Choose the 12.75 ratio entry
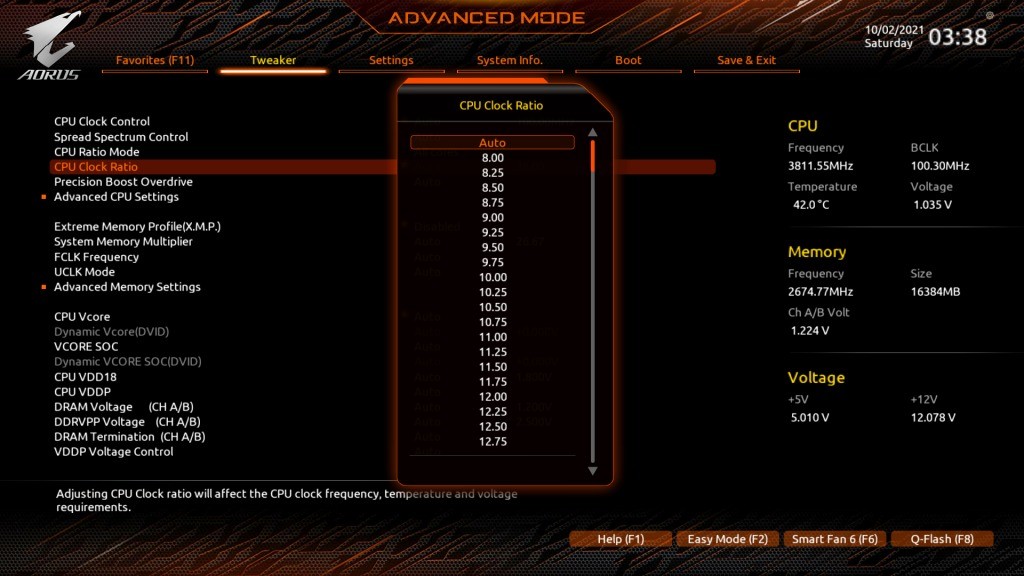The height and width of the screenshot is (576, 1024). (x=492, y=442)
